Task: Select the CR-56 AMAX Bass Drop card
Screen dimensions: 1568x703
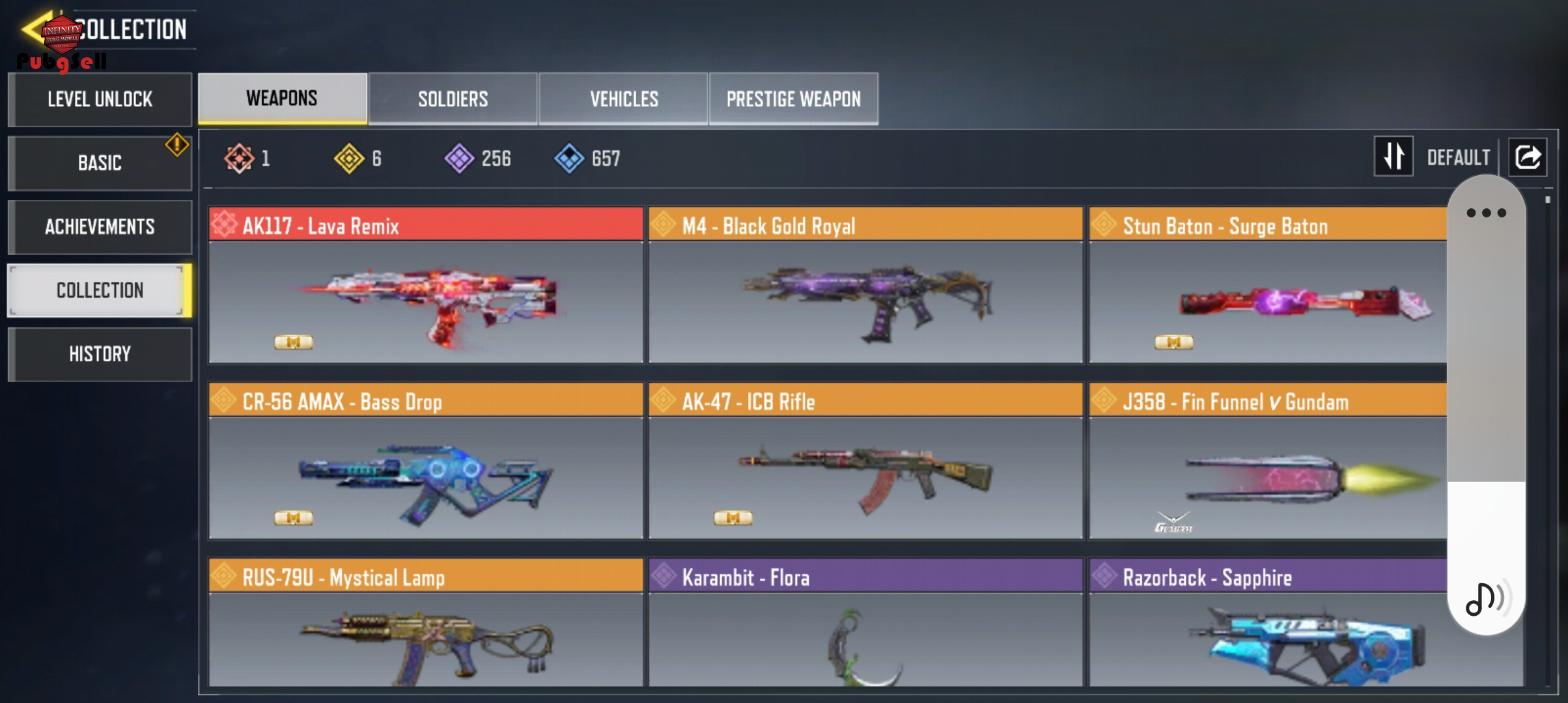Action: click(426, 461)
